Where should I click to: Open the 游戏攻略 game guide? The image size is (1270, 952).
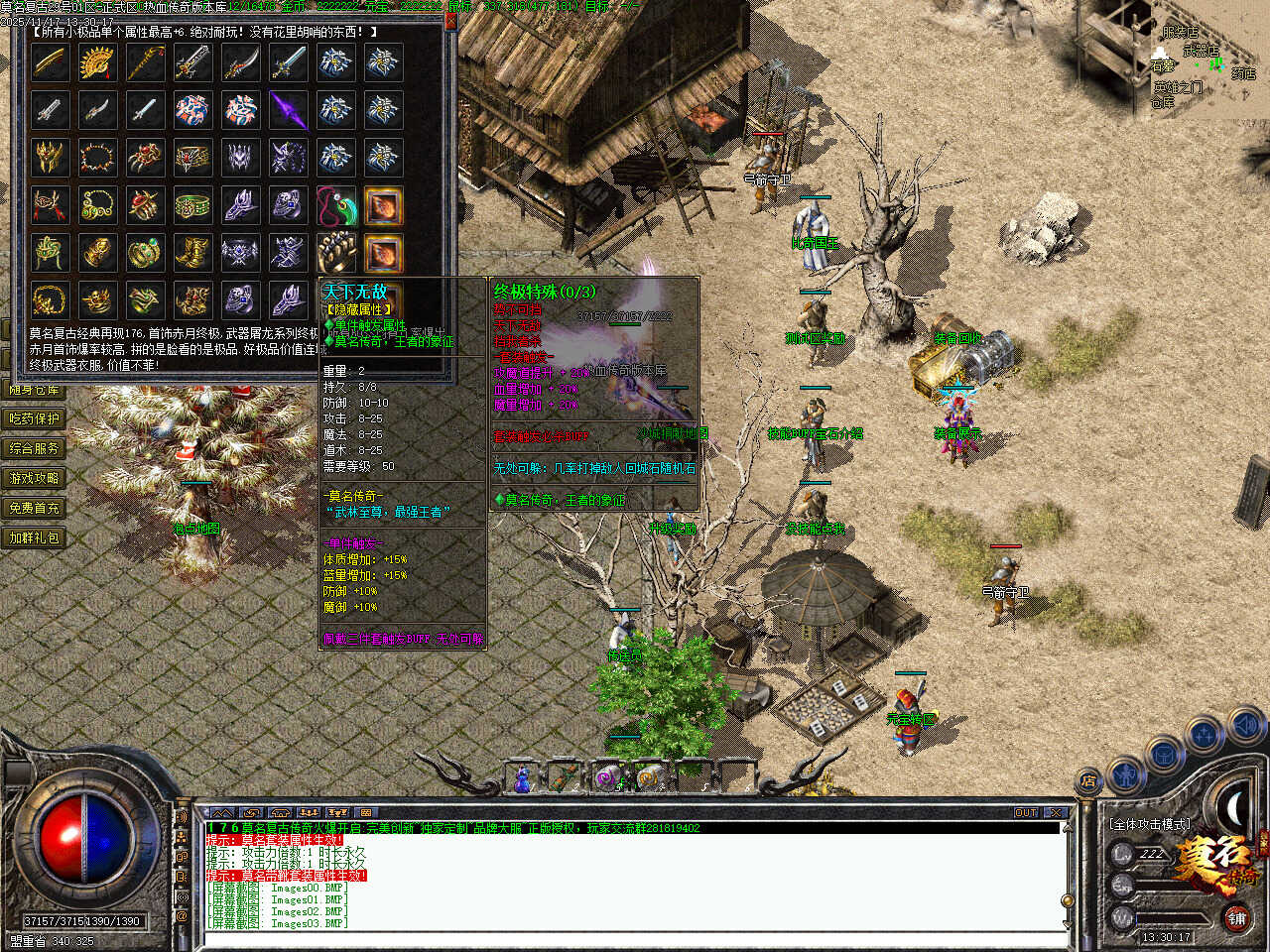tap(35, 479)
